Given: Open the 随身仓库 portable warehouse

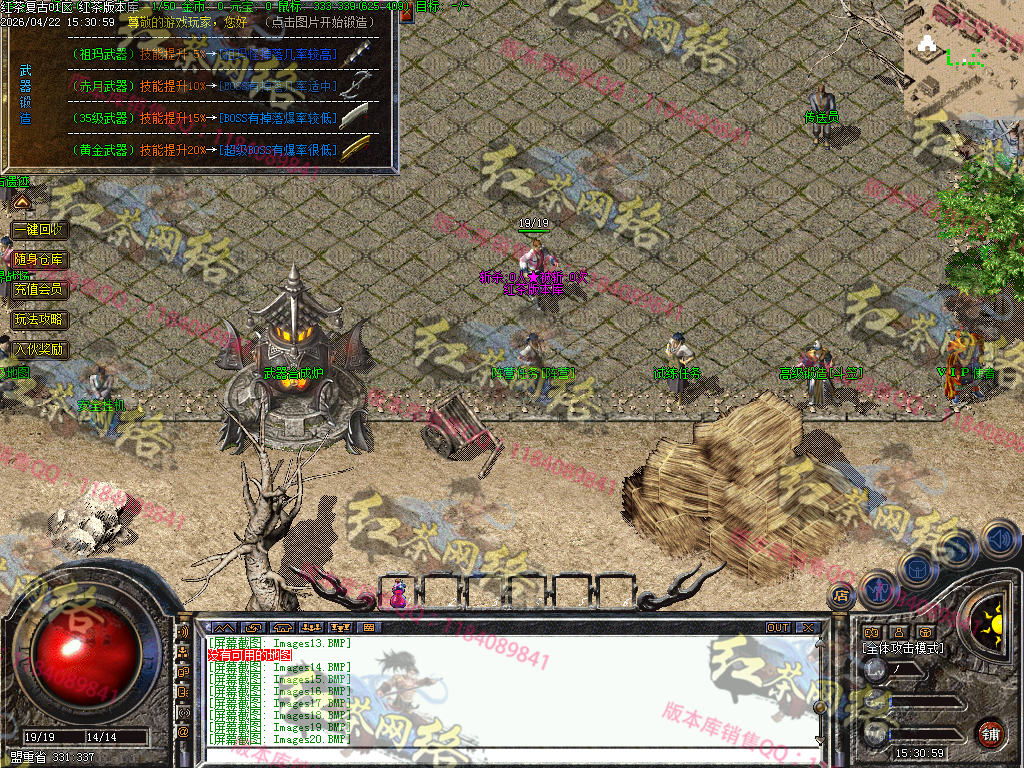Looking at the screenshot, I should pos(40,259).
